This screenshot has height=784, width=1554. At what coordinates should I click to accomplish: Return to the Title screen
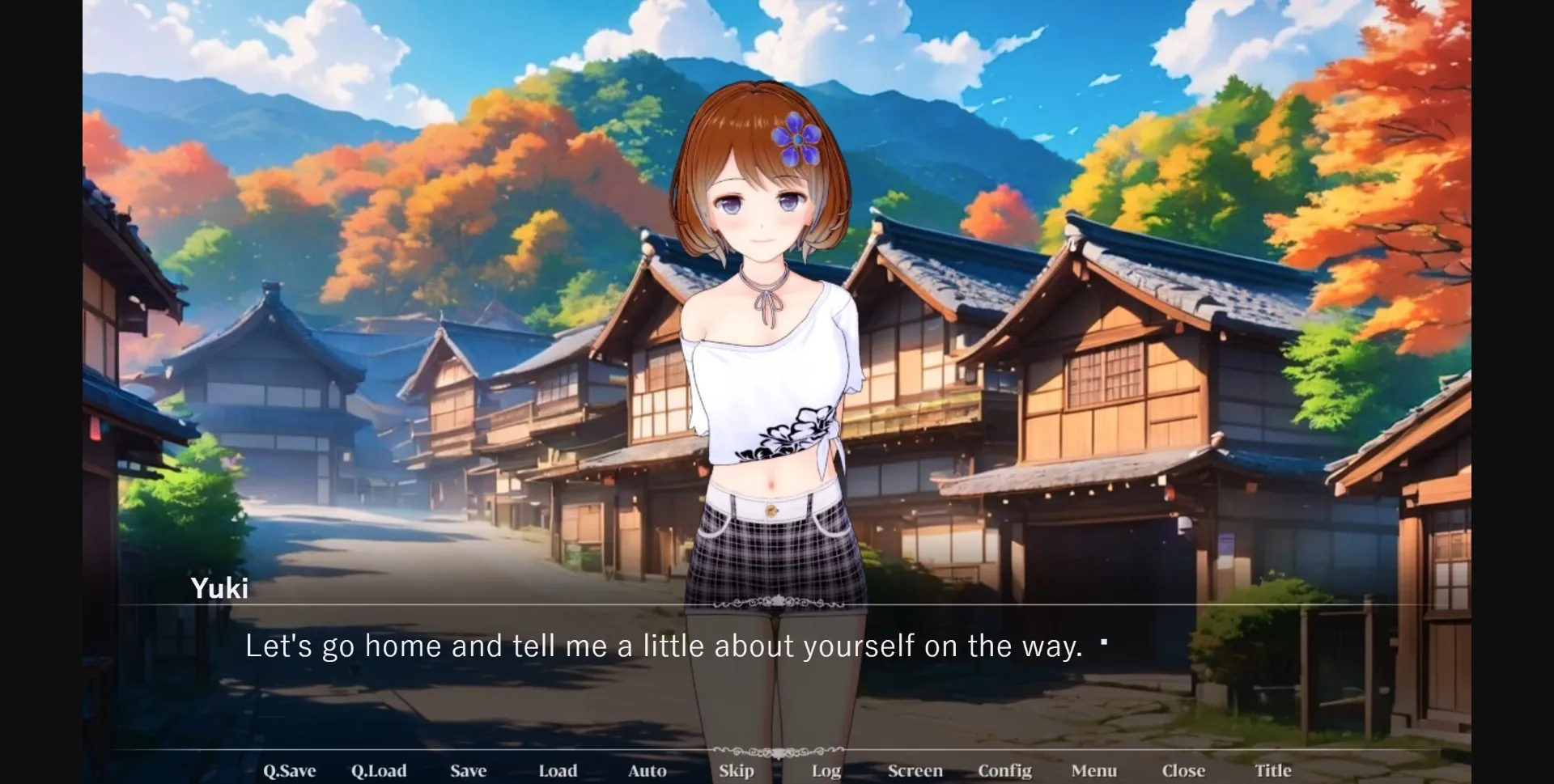(1273, 771)
